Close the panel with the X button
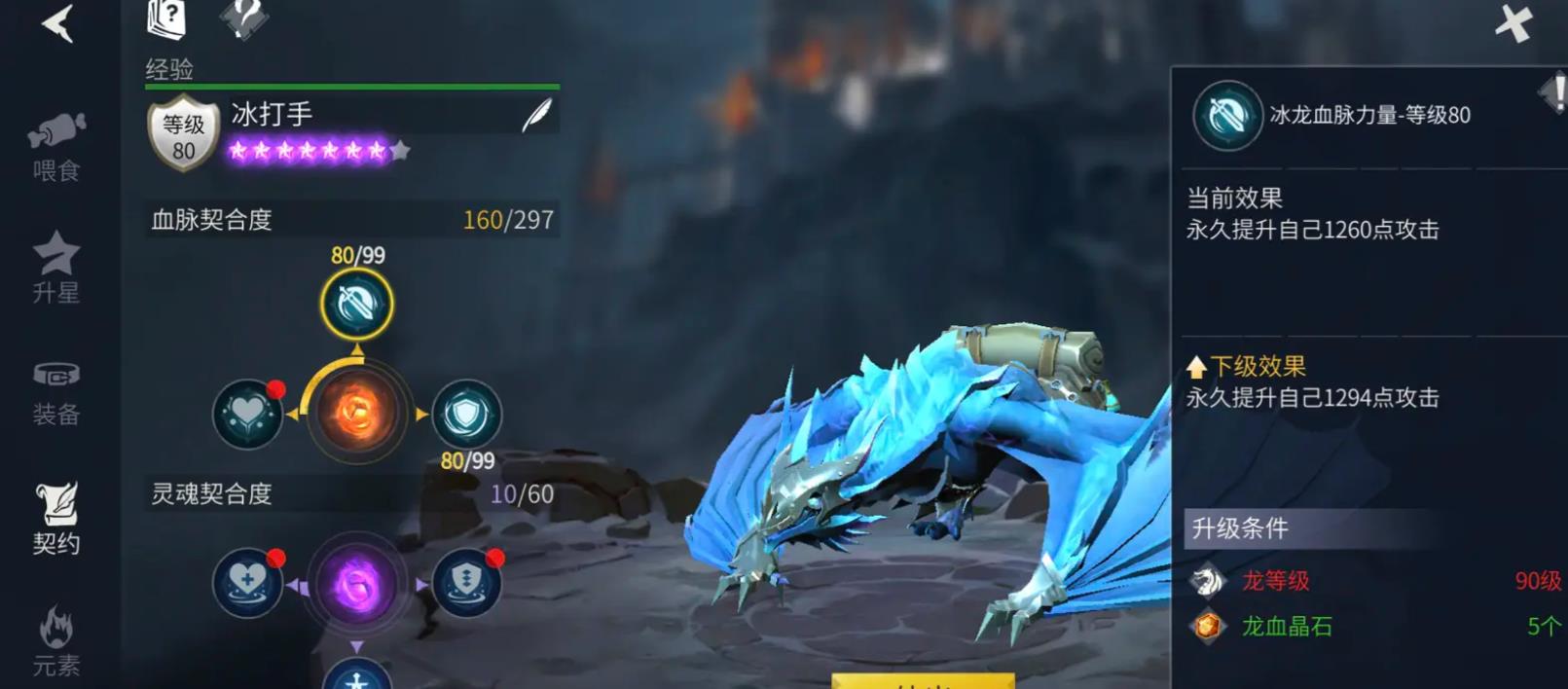Viewport: 1568px width, 689px height. tap(1513, 23)
